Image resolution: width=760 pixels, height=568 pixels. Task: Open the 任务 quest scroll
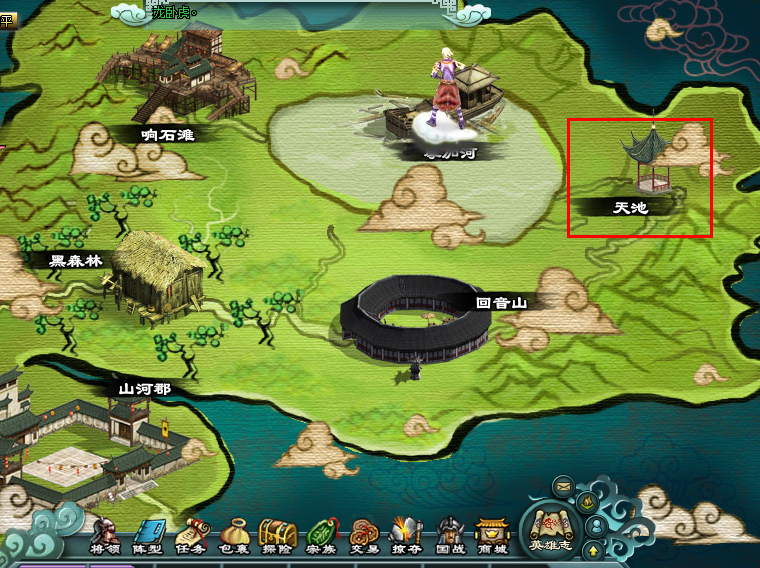[x=191, y=535]
